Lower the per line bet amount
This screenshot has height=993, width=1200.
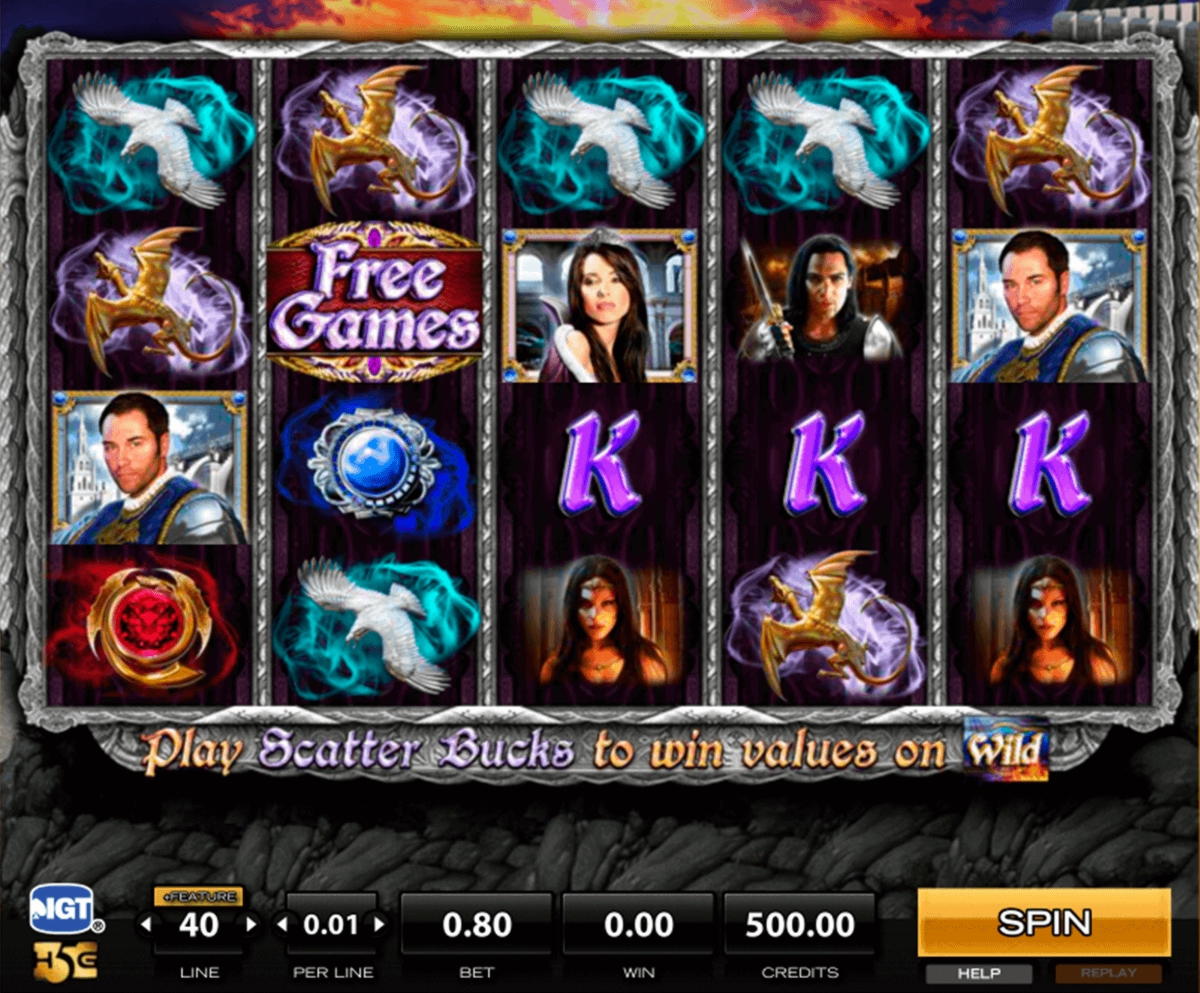282,925
